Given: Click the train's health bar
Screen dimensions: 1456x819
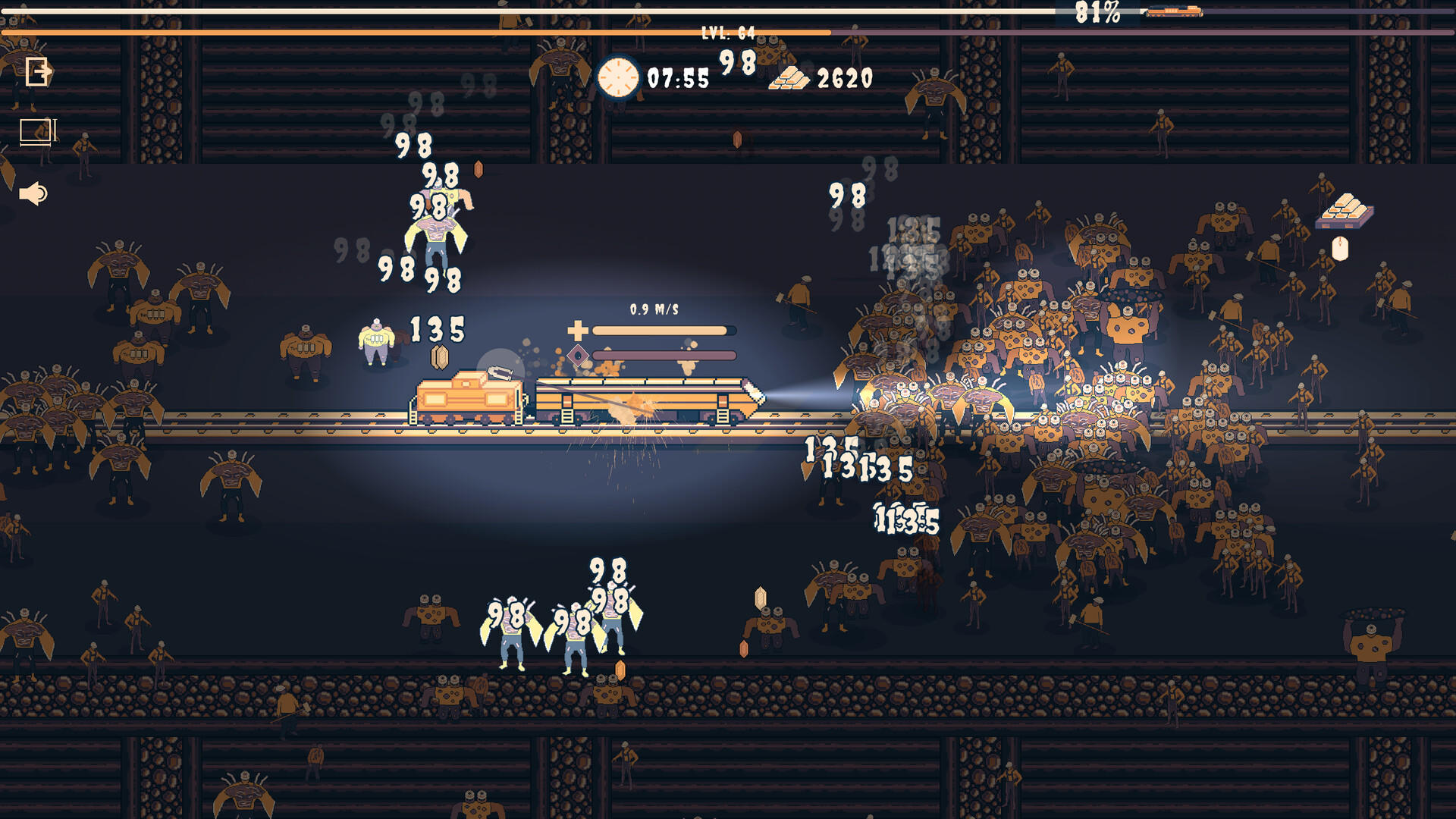Looking at the screenshot, I should click(x=663, y=331).
